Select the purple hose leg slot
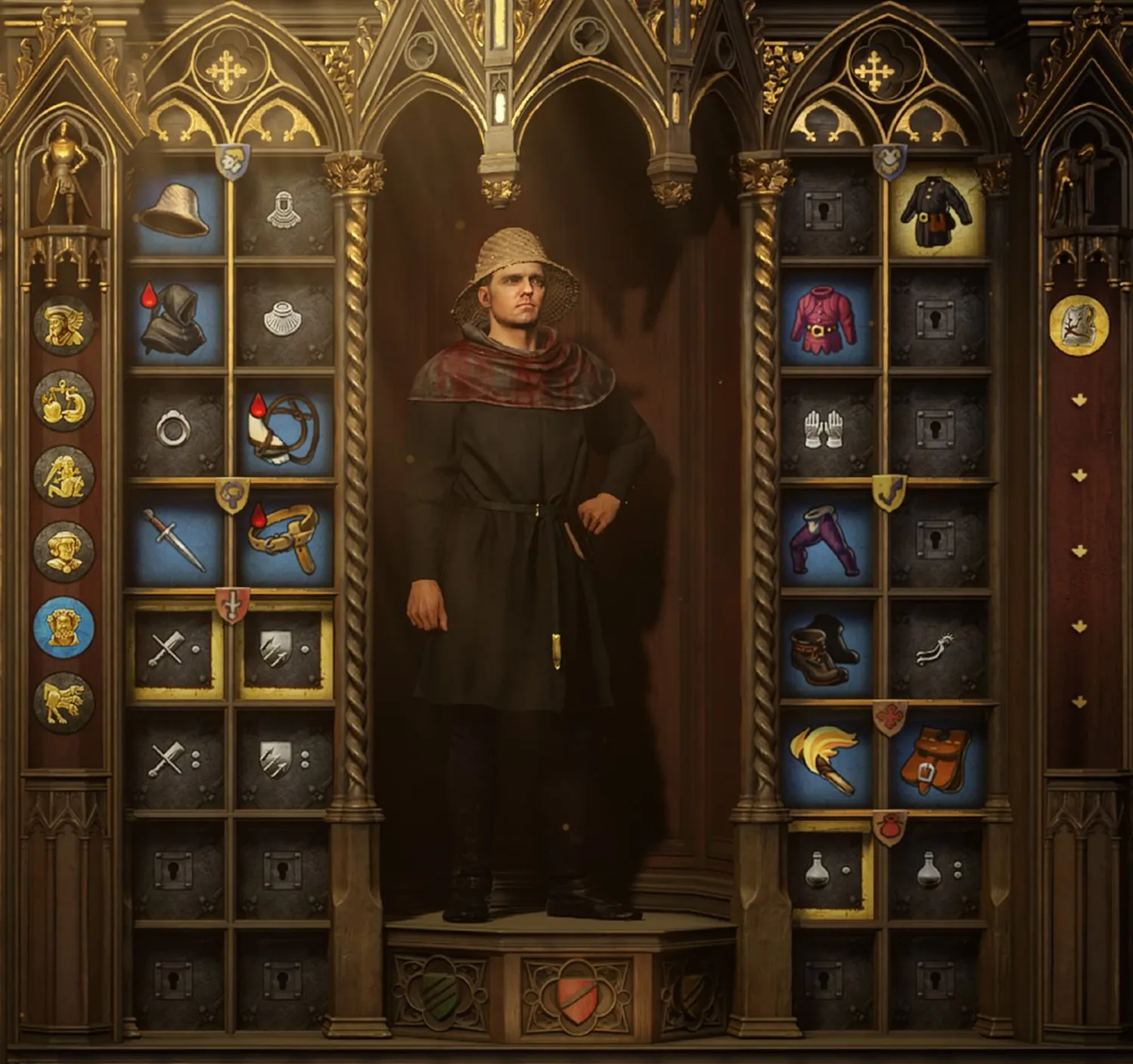 pyautogui.click(x=827, y=539)
